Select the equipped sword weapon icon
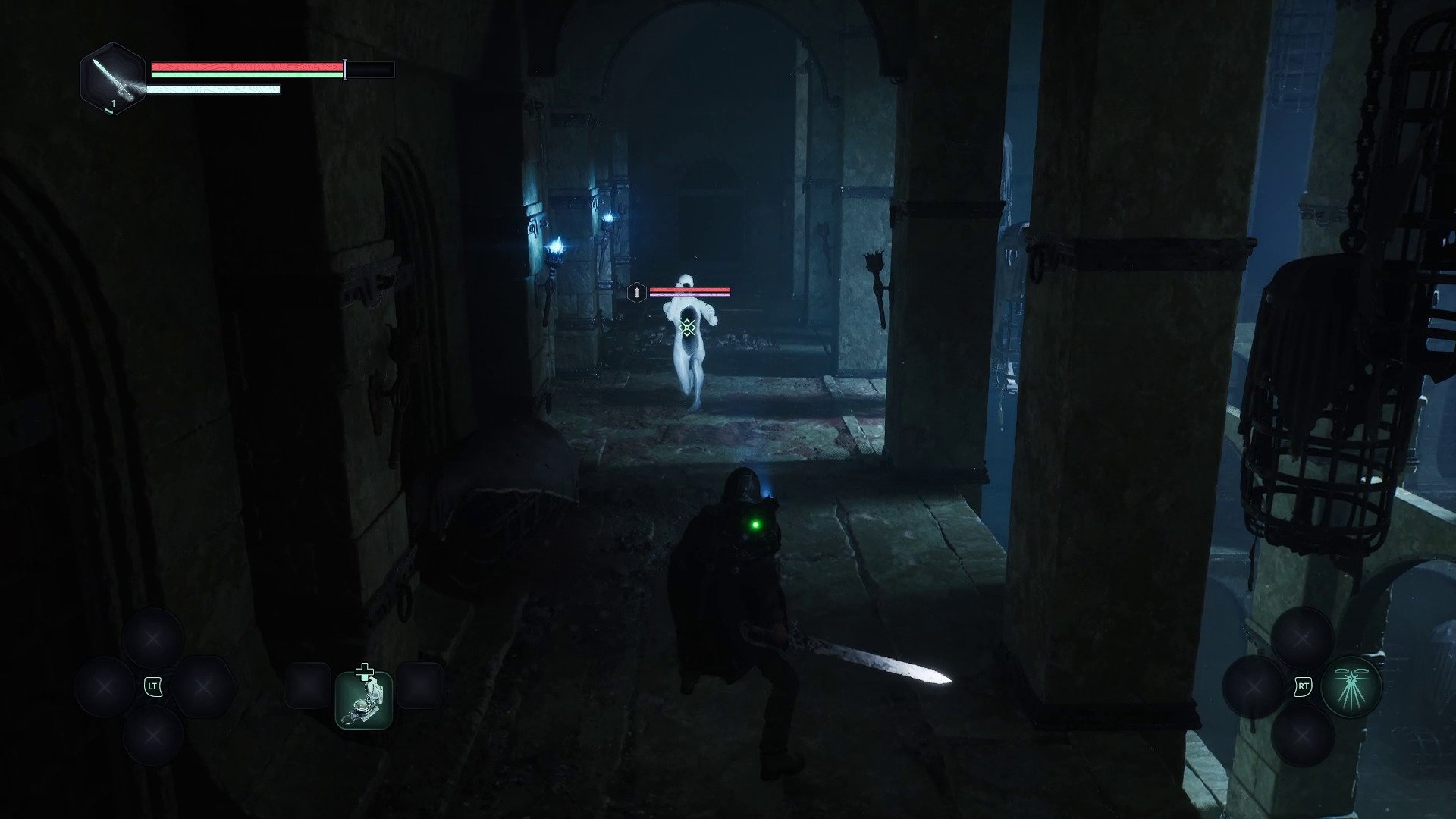 tap(112, 78)
